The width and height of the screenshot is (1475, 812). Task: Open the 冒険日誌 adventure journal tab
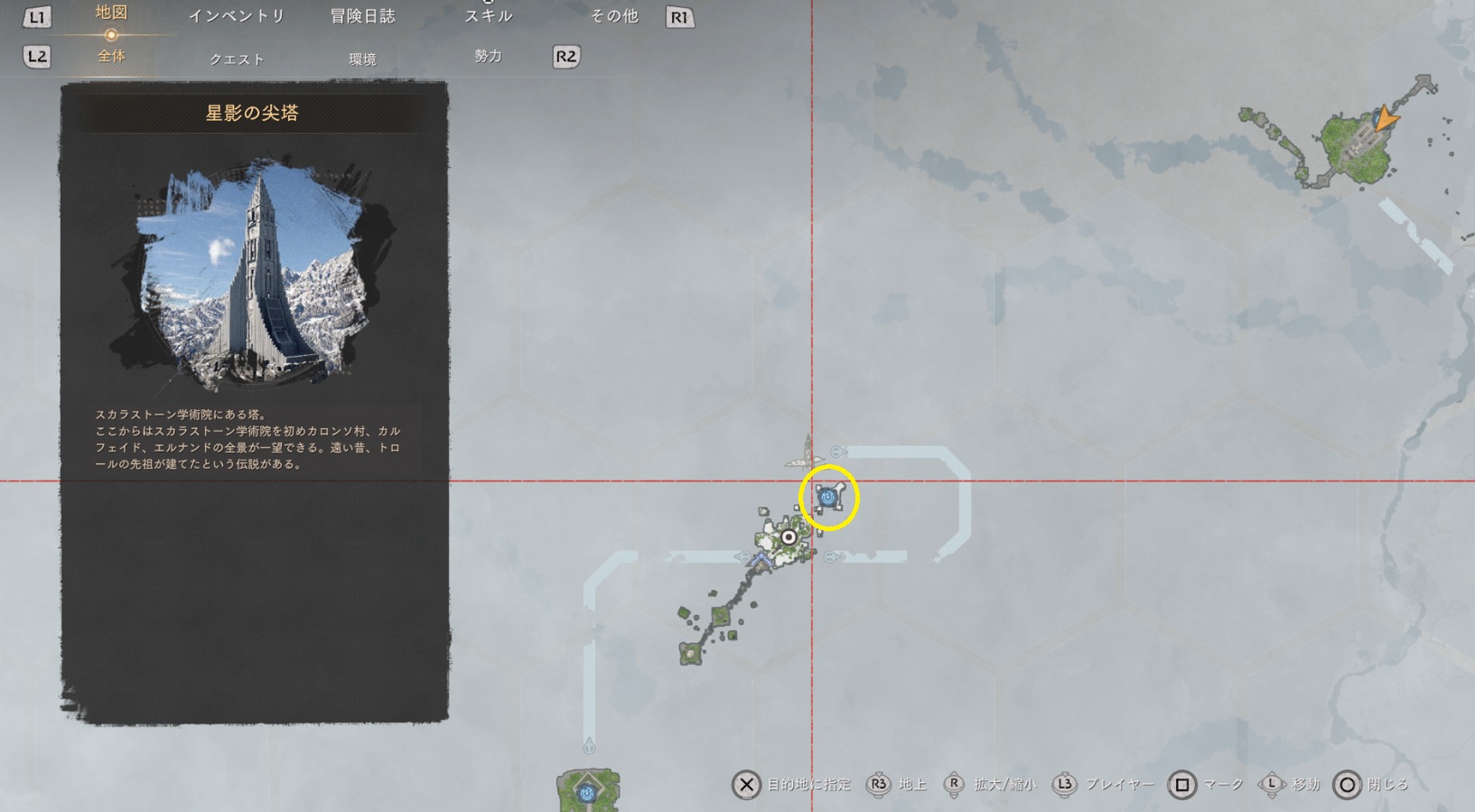(362, 16)
